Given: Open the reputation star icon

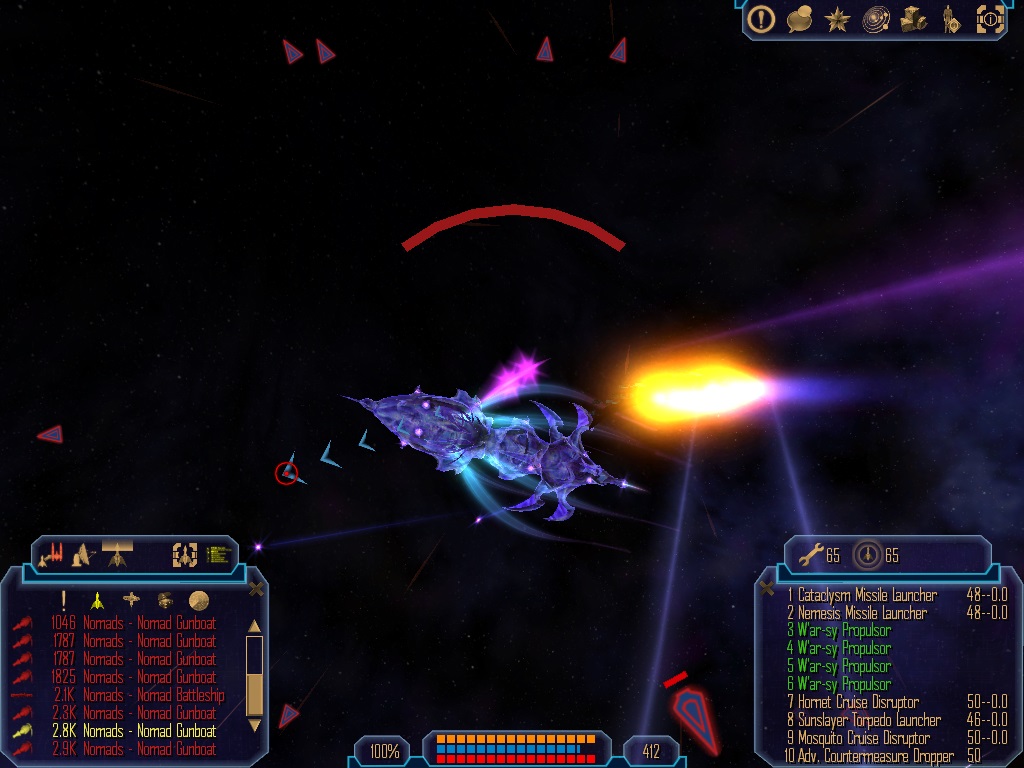Looking at the screenshot, I should (836, 18).
